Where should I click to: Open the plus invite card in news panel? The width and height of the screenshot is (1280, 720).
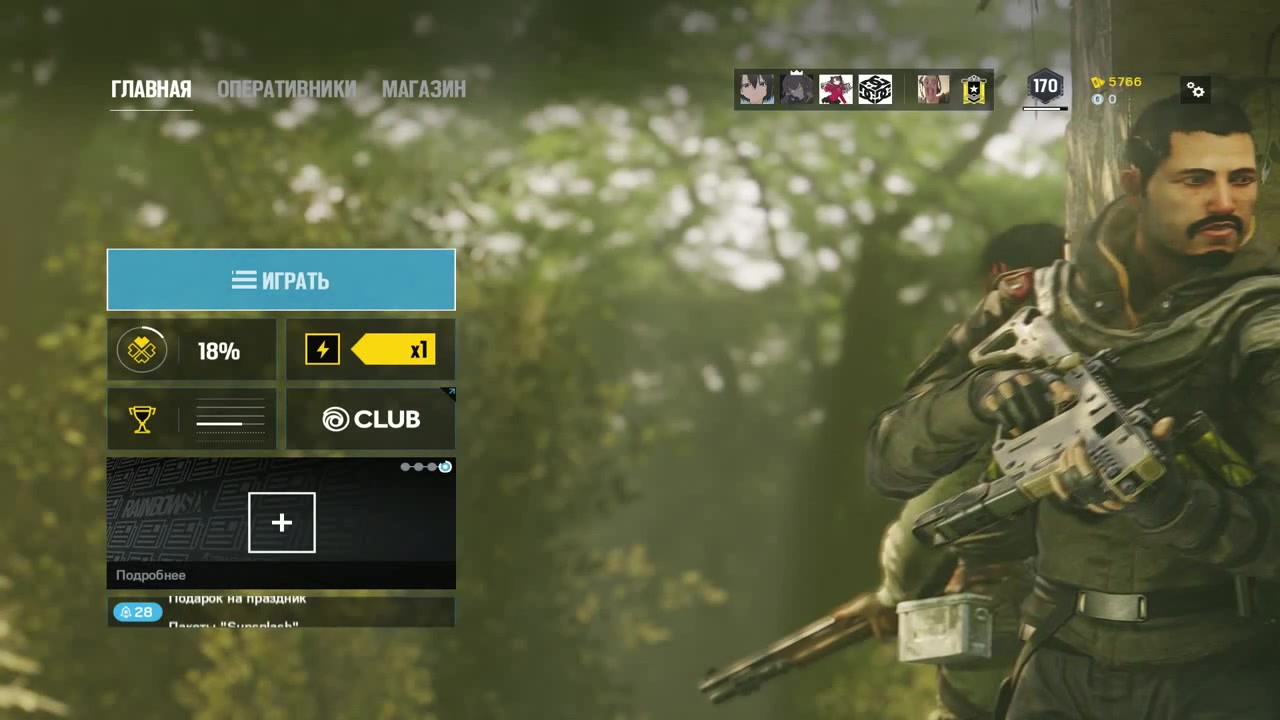coord(281,522)
